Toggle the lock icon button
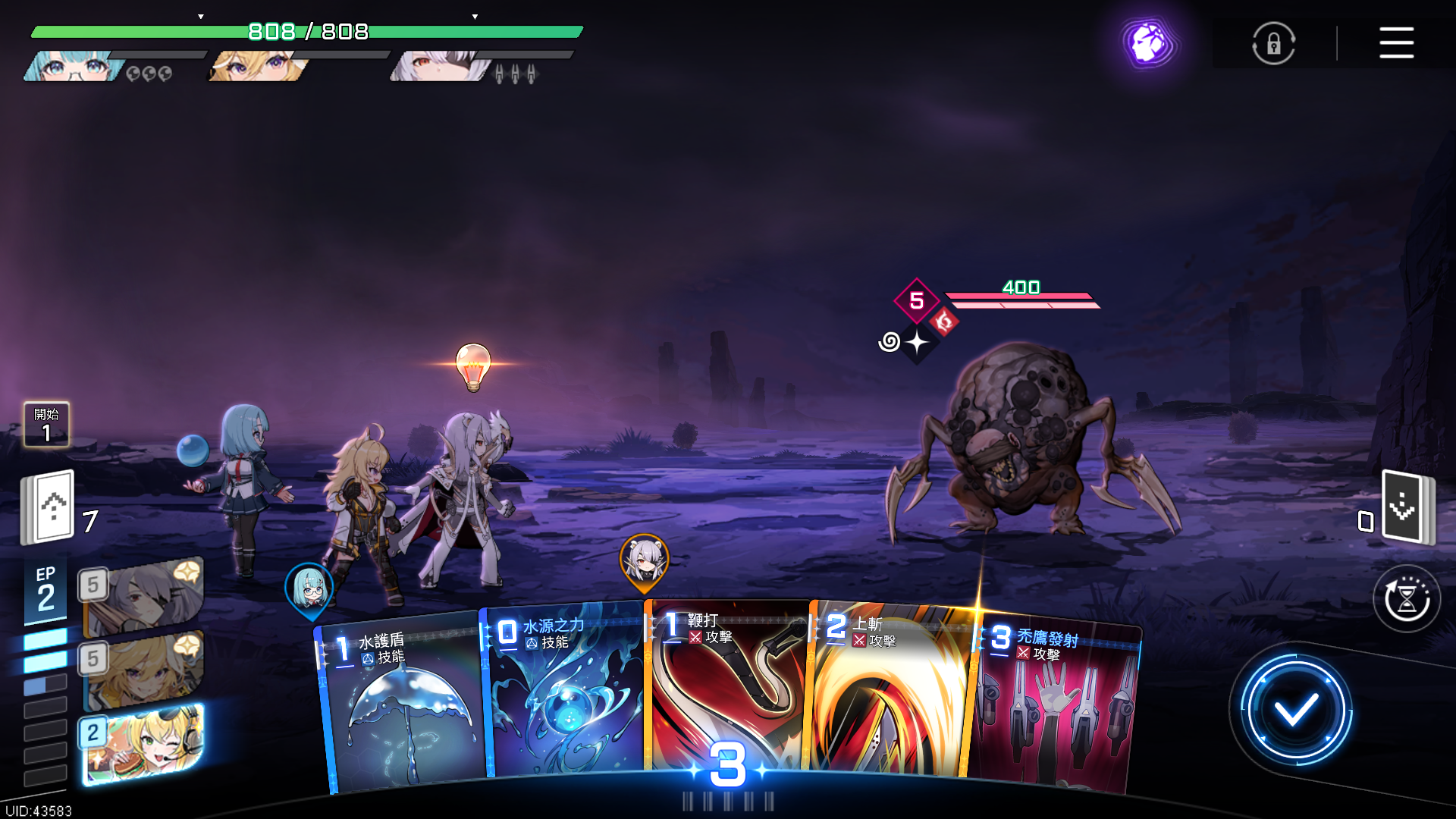Screen dimensions: 1456x819 pos(1273,43)
